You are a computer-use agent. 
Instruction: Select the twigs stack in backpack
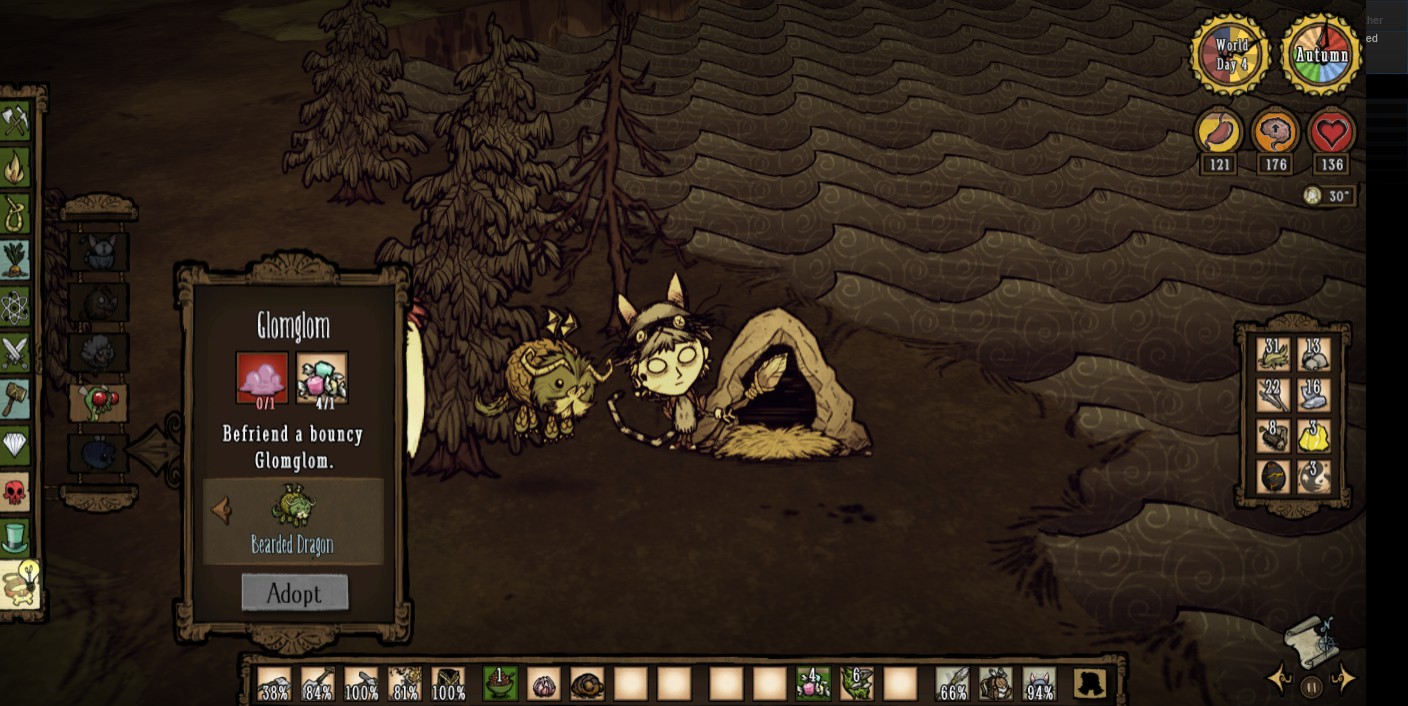pos(1273,396)
